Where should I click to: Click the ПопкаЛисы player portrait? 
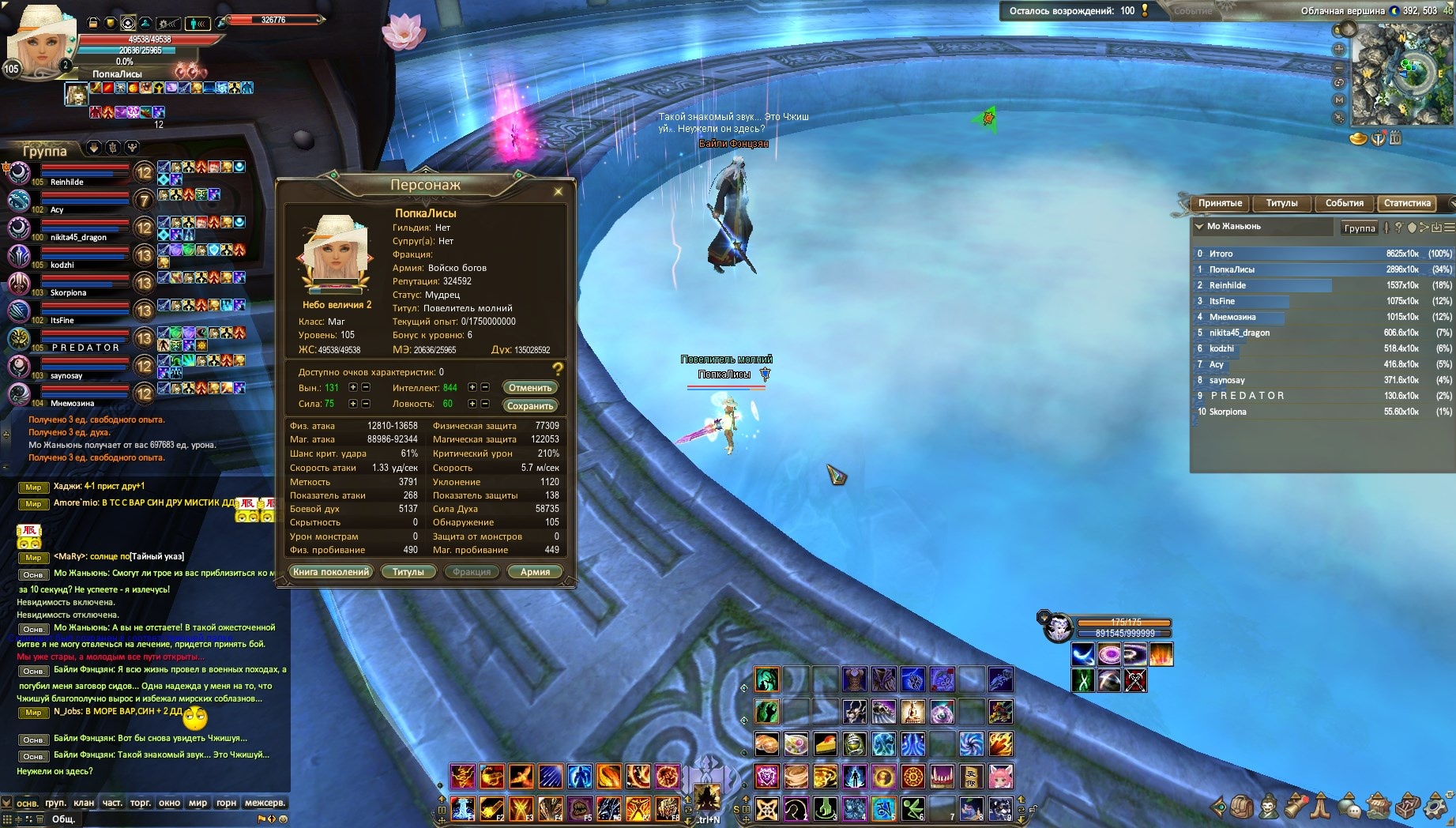[x=36, y=40]
